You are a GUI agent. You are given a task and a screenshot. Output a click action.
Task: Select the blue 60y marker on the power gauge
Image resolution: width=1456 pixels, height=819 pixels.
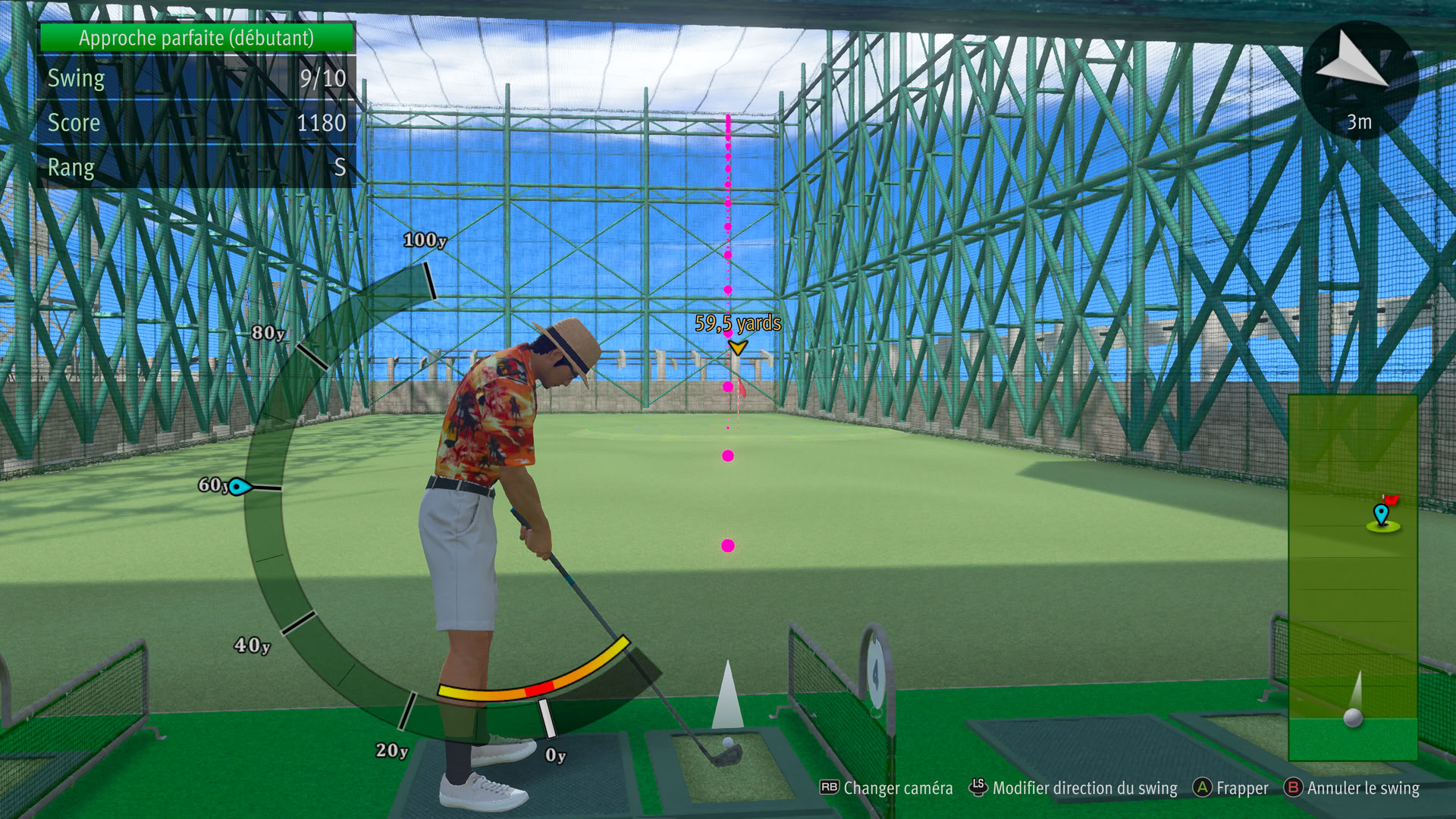pos(239,487)
